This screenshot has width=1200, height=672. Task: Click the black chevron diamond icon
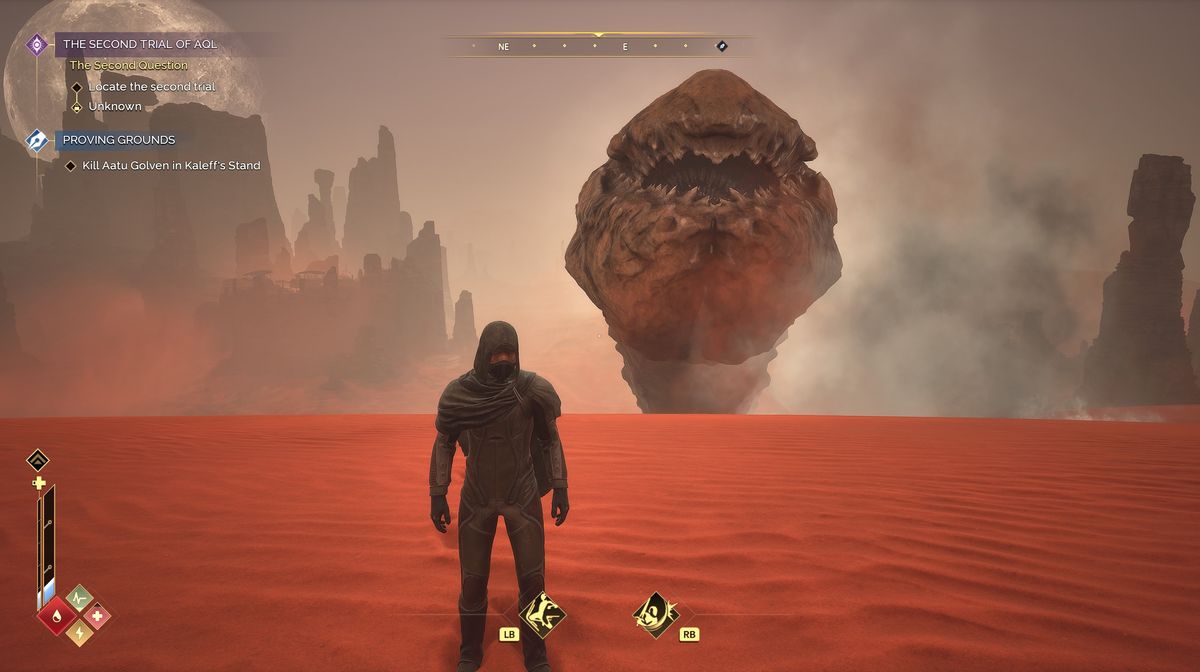[x=38, y=460]
